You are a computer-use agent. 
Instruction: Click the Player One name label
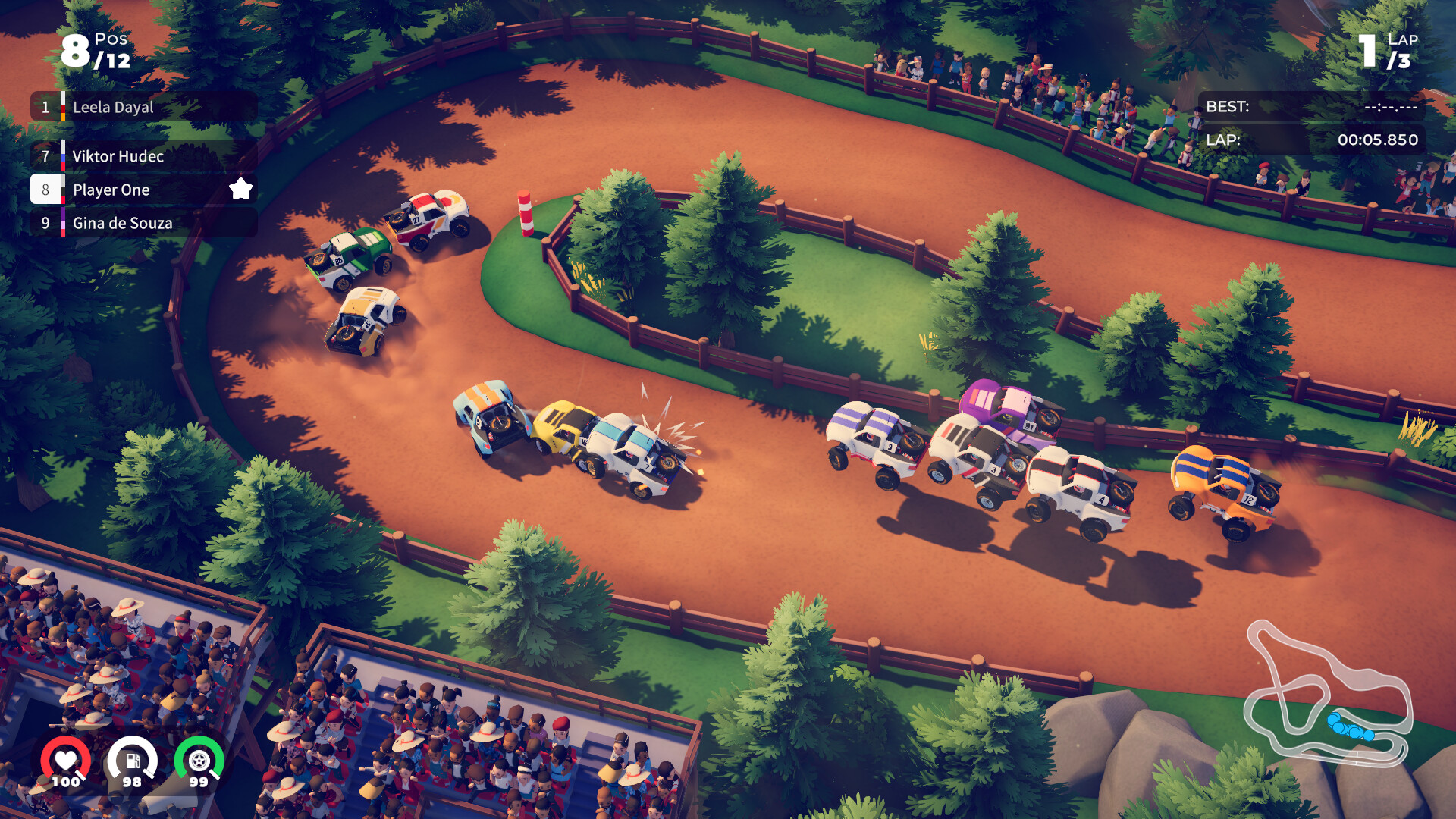[x=111, y=190]
